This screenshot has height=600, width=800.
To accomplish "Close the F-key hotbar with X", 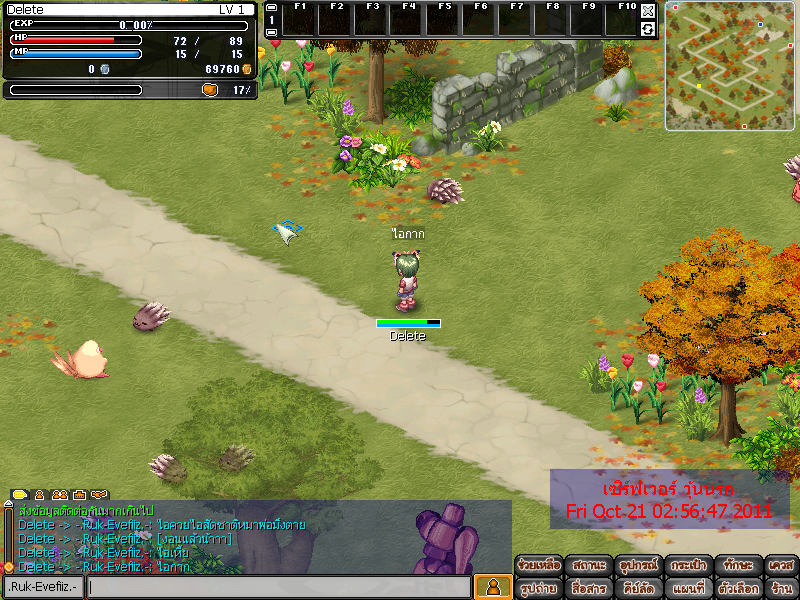I will (648, 11).
